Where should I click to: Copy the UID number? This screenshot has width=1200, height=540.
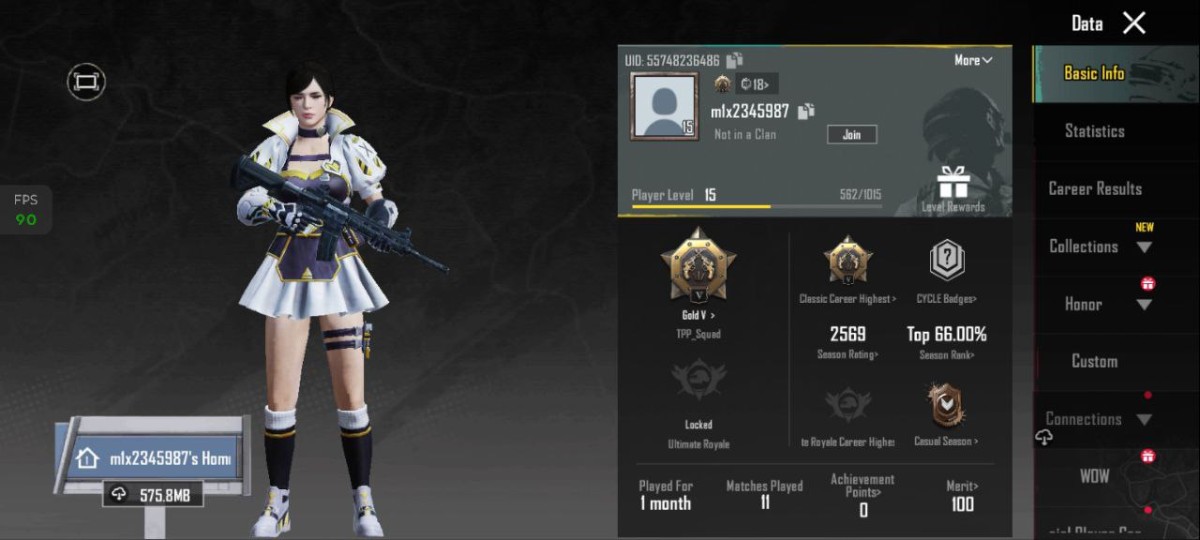point(735,60)
